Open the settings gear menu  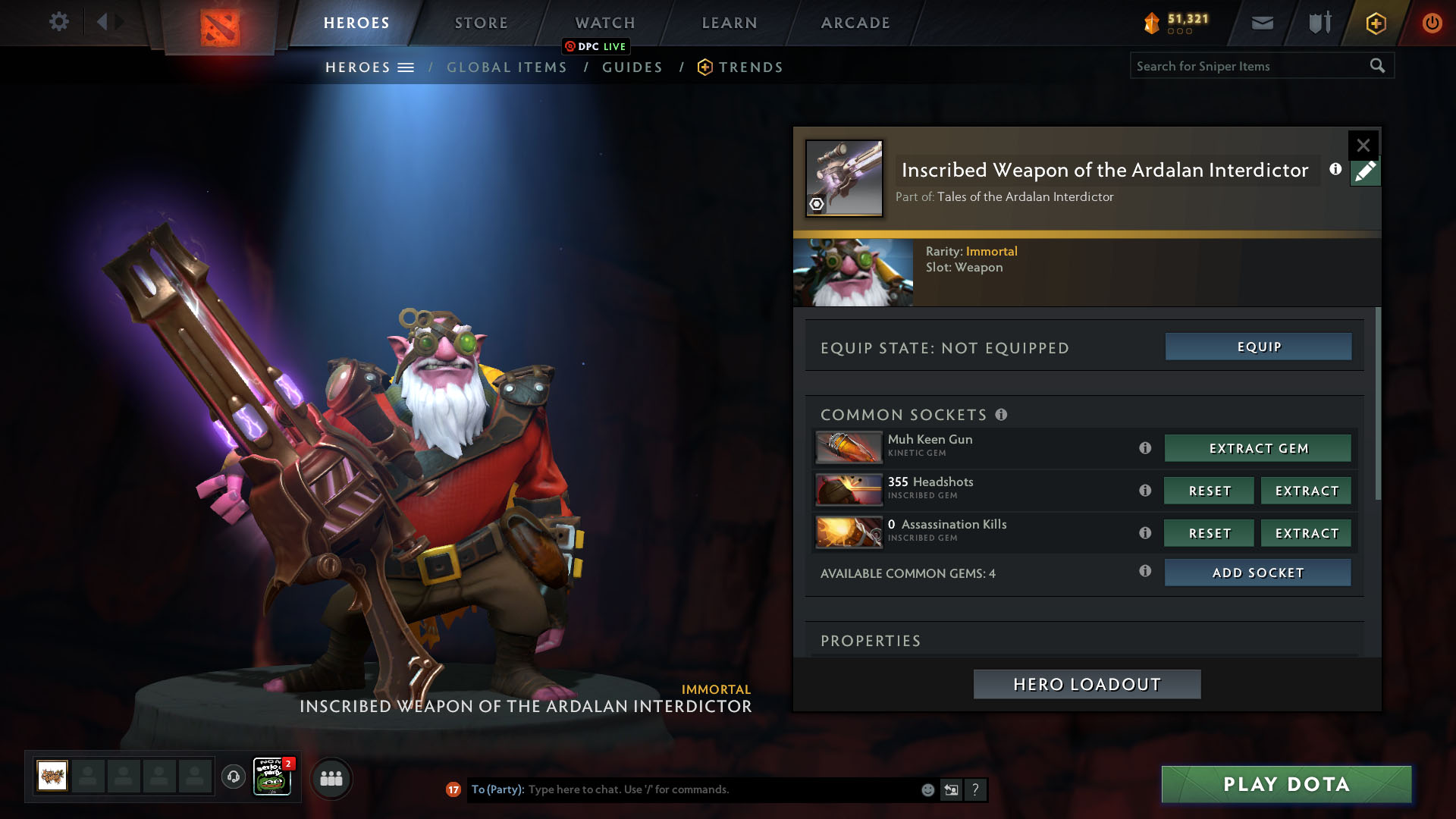tap(58, 22)
